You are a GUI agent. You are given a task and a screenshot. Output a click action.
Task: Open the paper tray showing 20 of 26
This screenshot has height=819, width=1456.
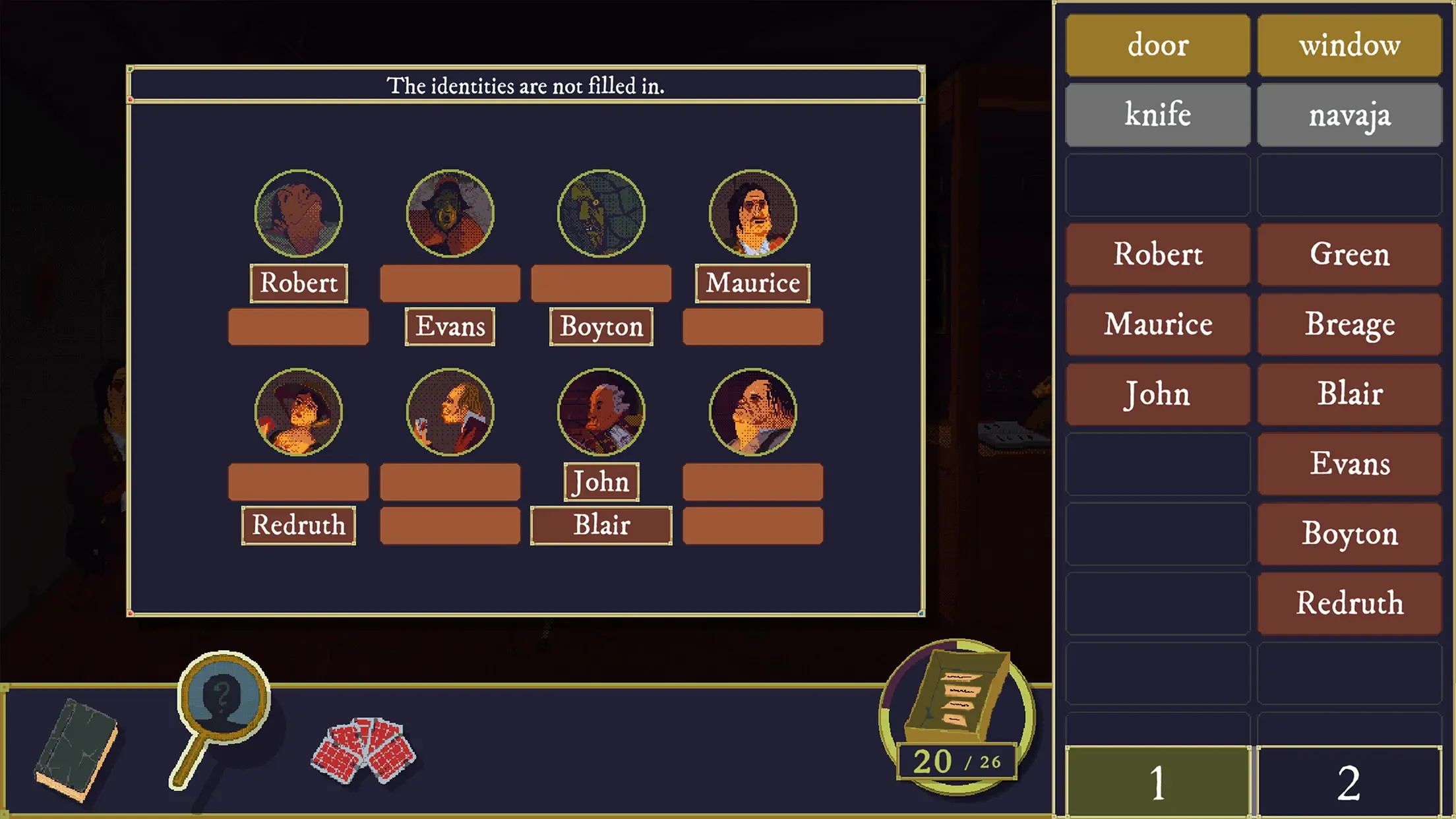[957, 715]
